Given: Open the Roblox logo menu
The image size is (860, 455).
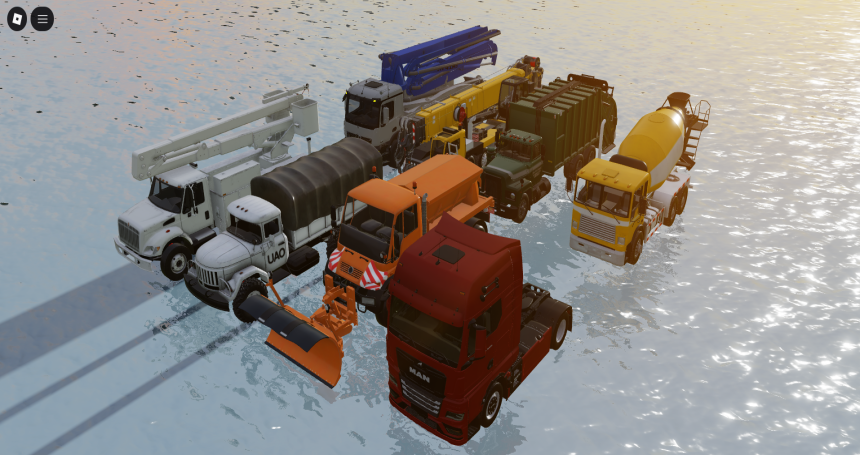Looking at the screenshot, I should [18, 18].
